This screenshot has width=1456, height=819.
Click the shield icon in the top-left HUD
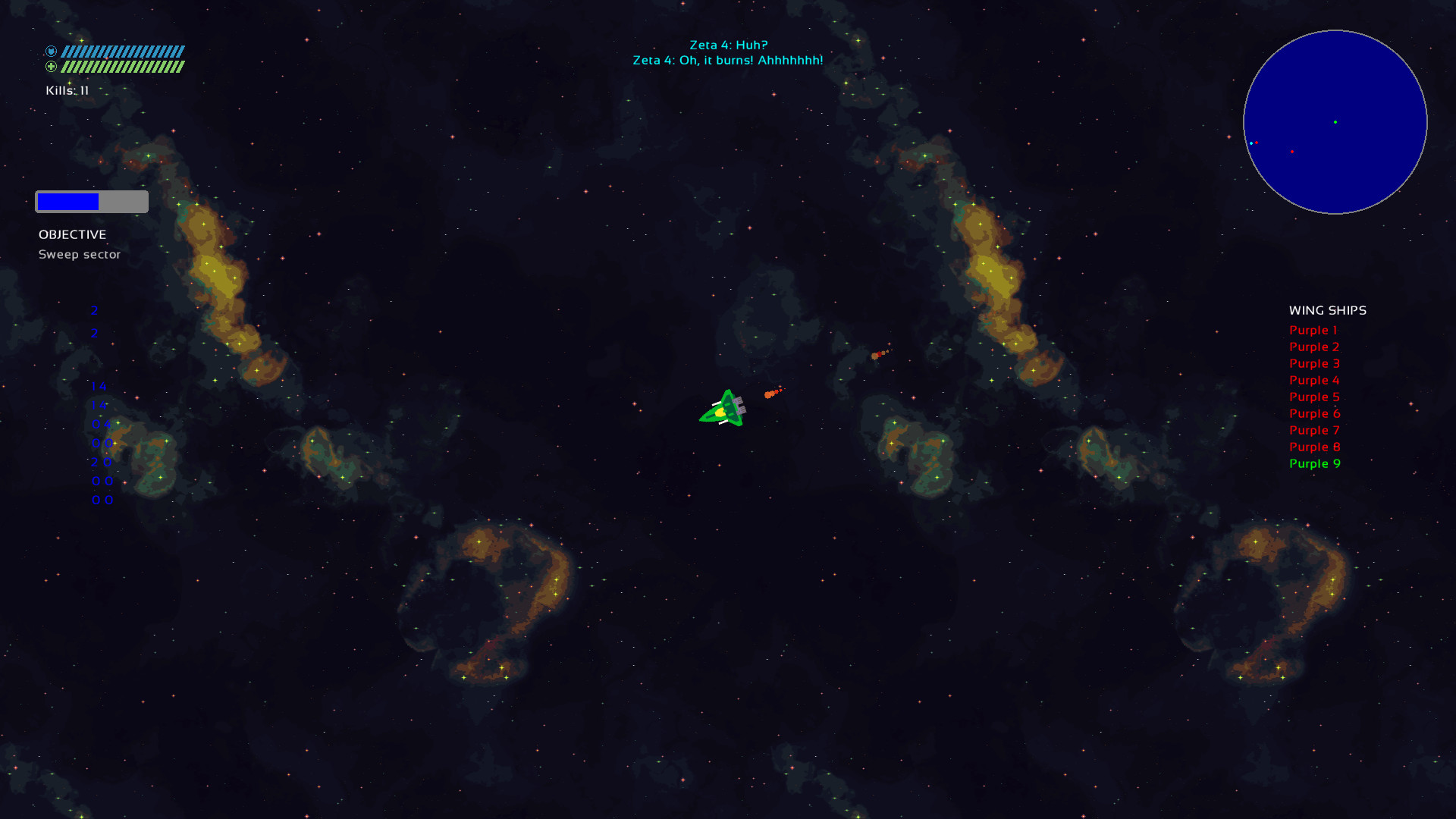coord(51,50)
